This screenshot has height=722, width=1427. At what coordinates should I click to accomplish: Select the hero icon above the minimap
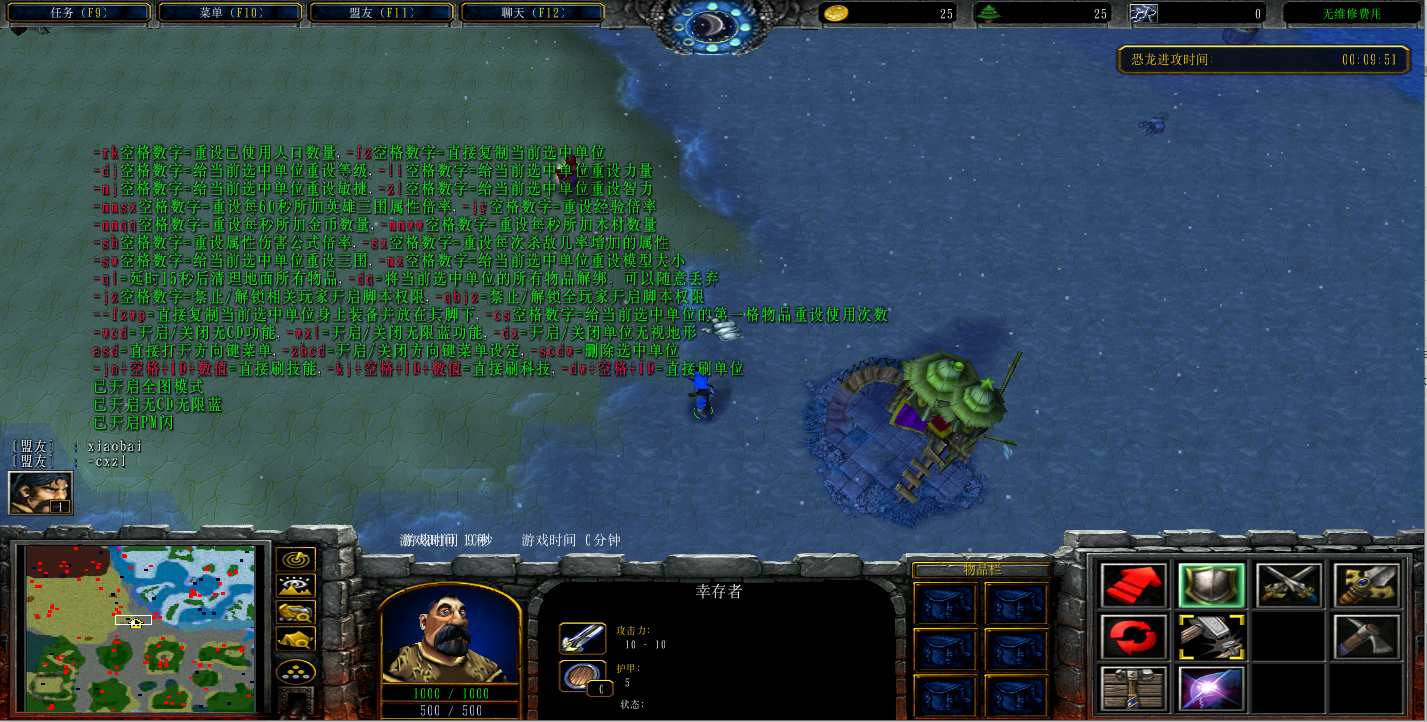[40, 492]
